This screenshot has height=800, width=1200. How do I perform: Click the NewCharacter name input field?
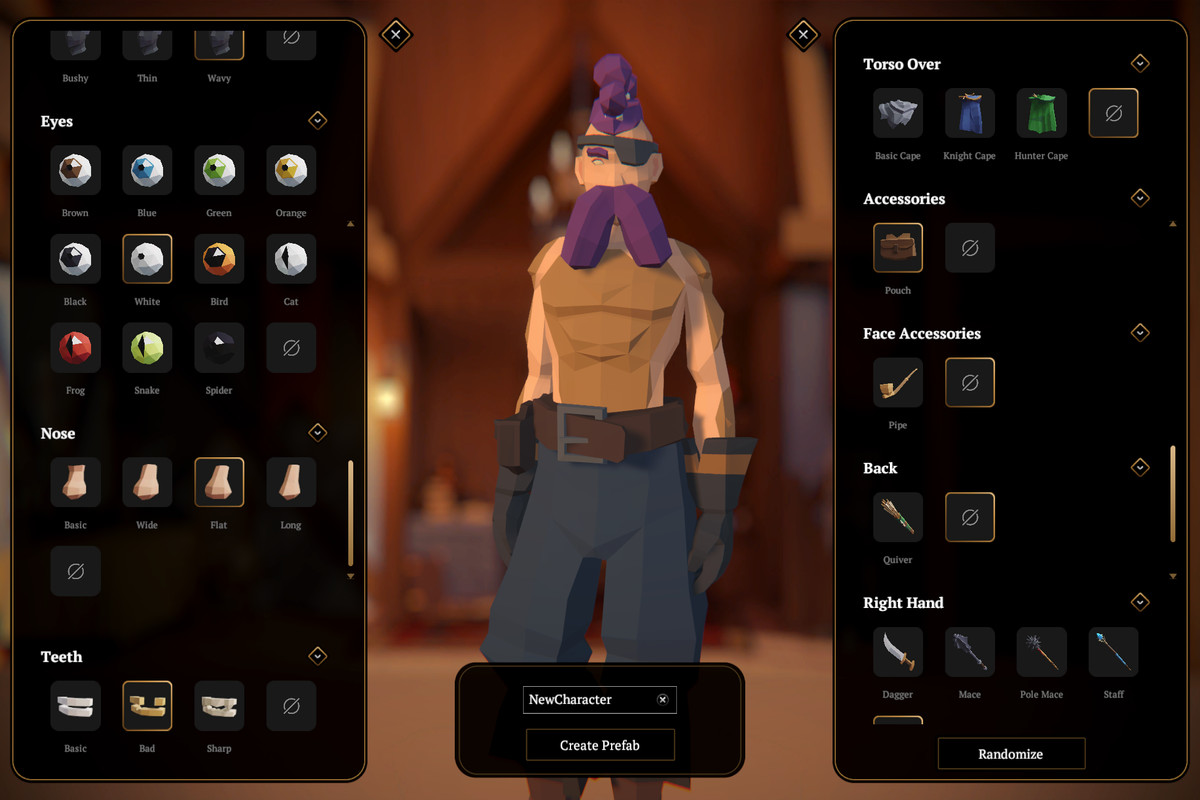[588, 700]
